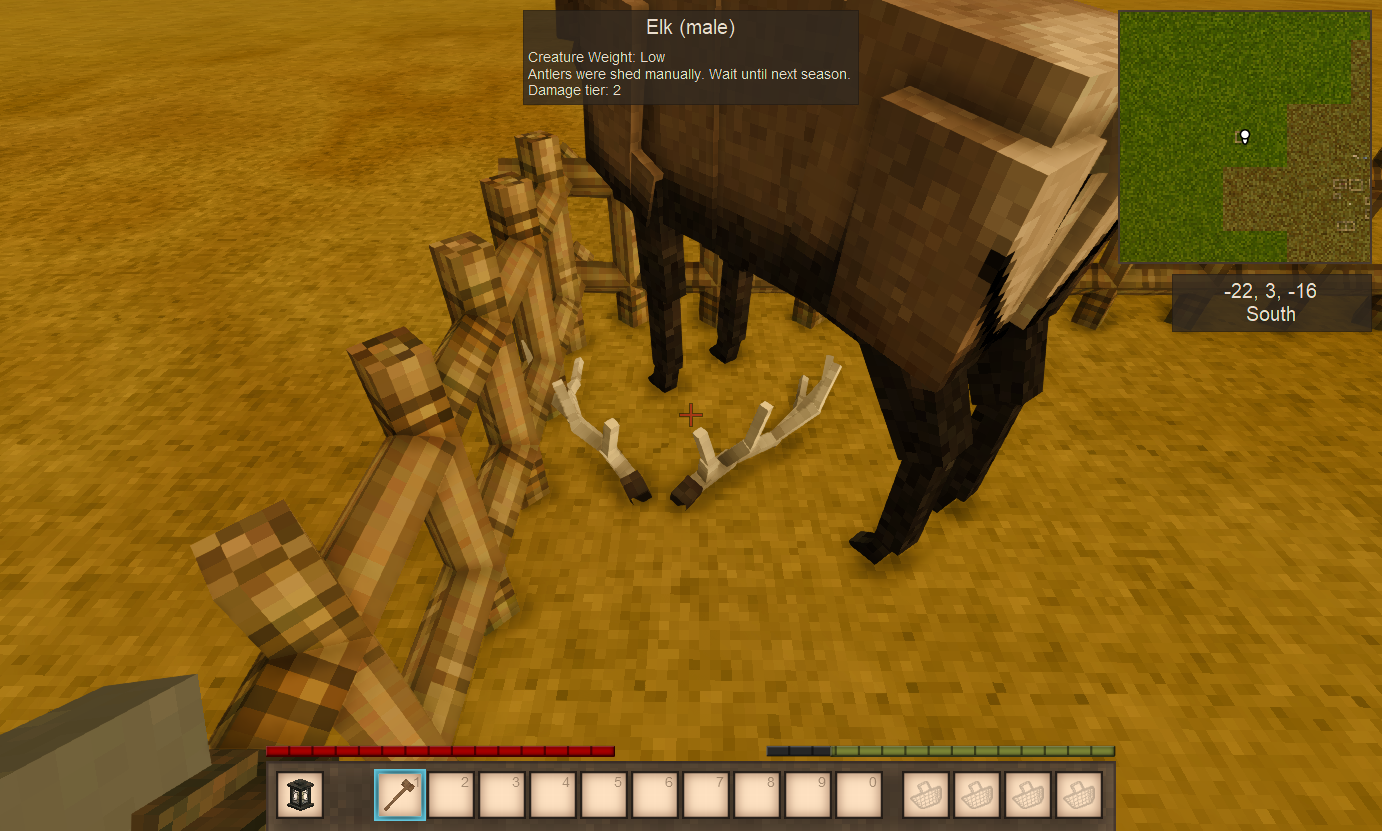Click the red health bar
This screenshot has width=1382, height=831.
pyautogui.click(x=440, y=750)
